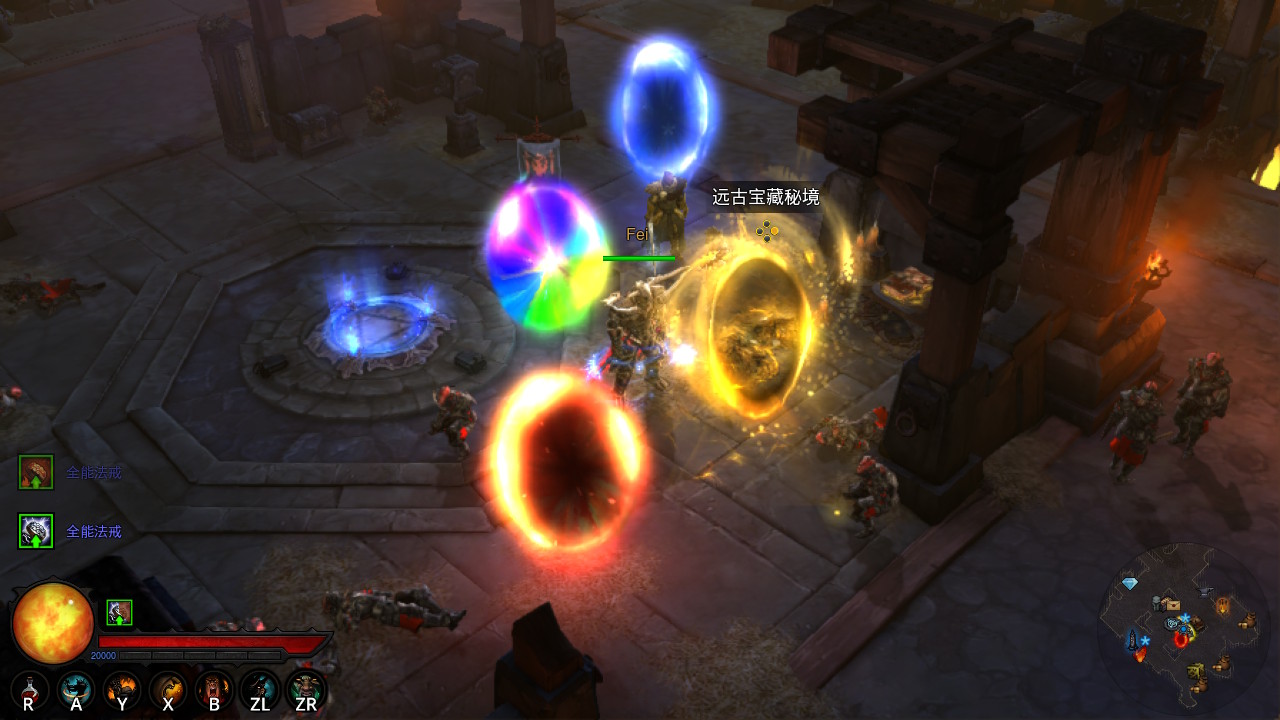Click the orange banner marker on minimap
1280x720 pixels.
[1222, 605]
